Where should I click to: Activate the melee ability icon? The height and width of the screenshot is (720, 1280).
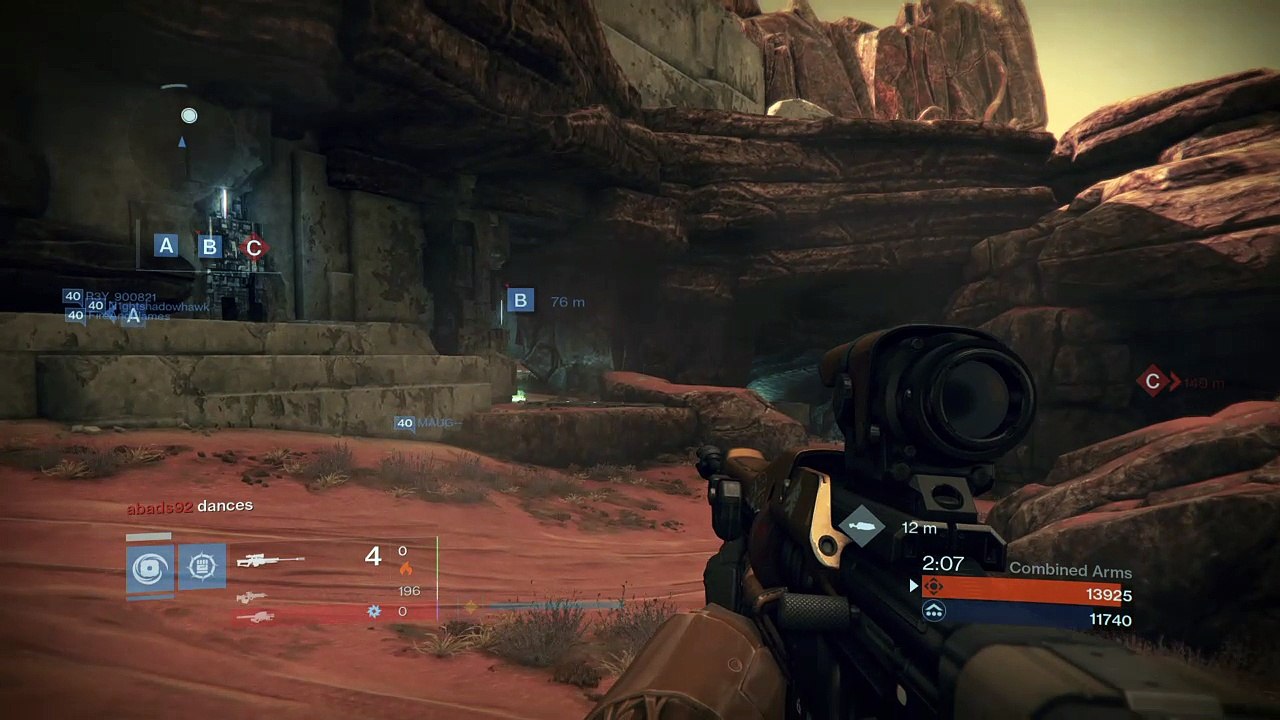click(x=201, y=567)
